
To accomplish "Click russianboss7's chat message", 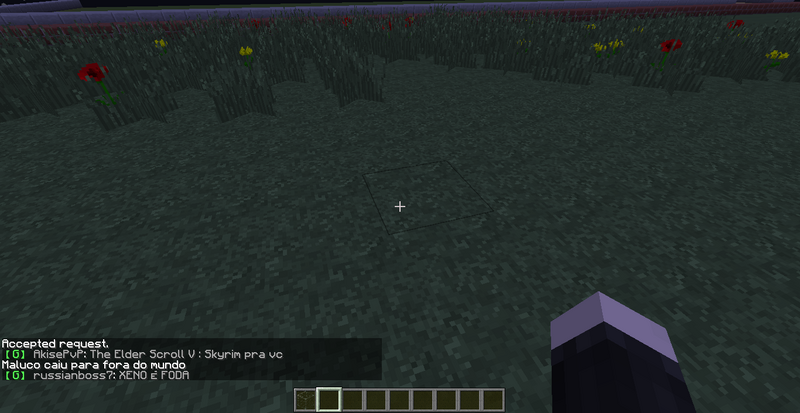I will click(x=111, y=376).
